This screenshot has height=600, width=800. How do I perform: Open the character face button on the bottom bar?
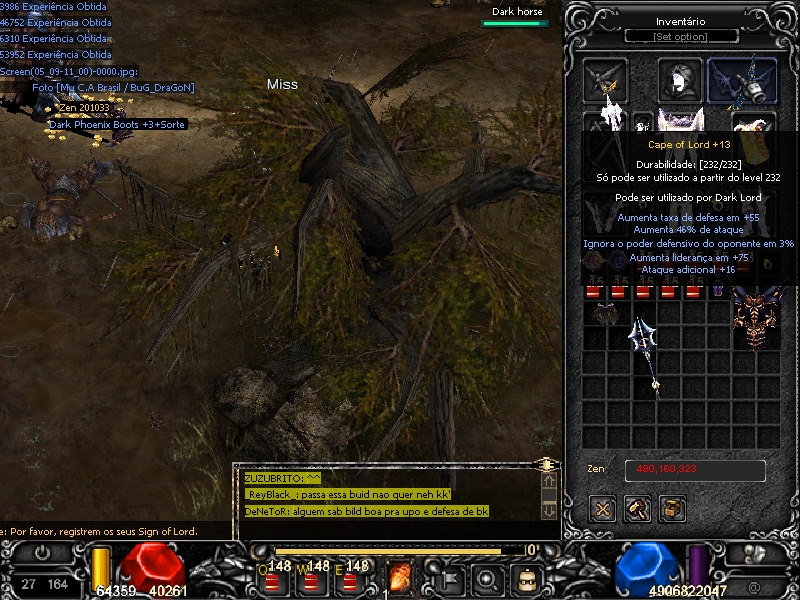point(526,577)
